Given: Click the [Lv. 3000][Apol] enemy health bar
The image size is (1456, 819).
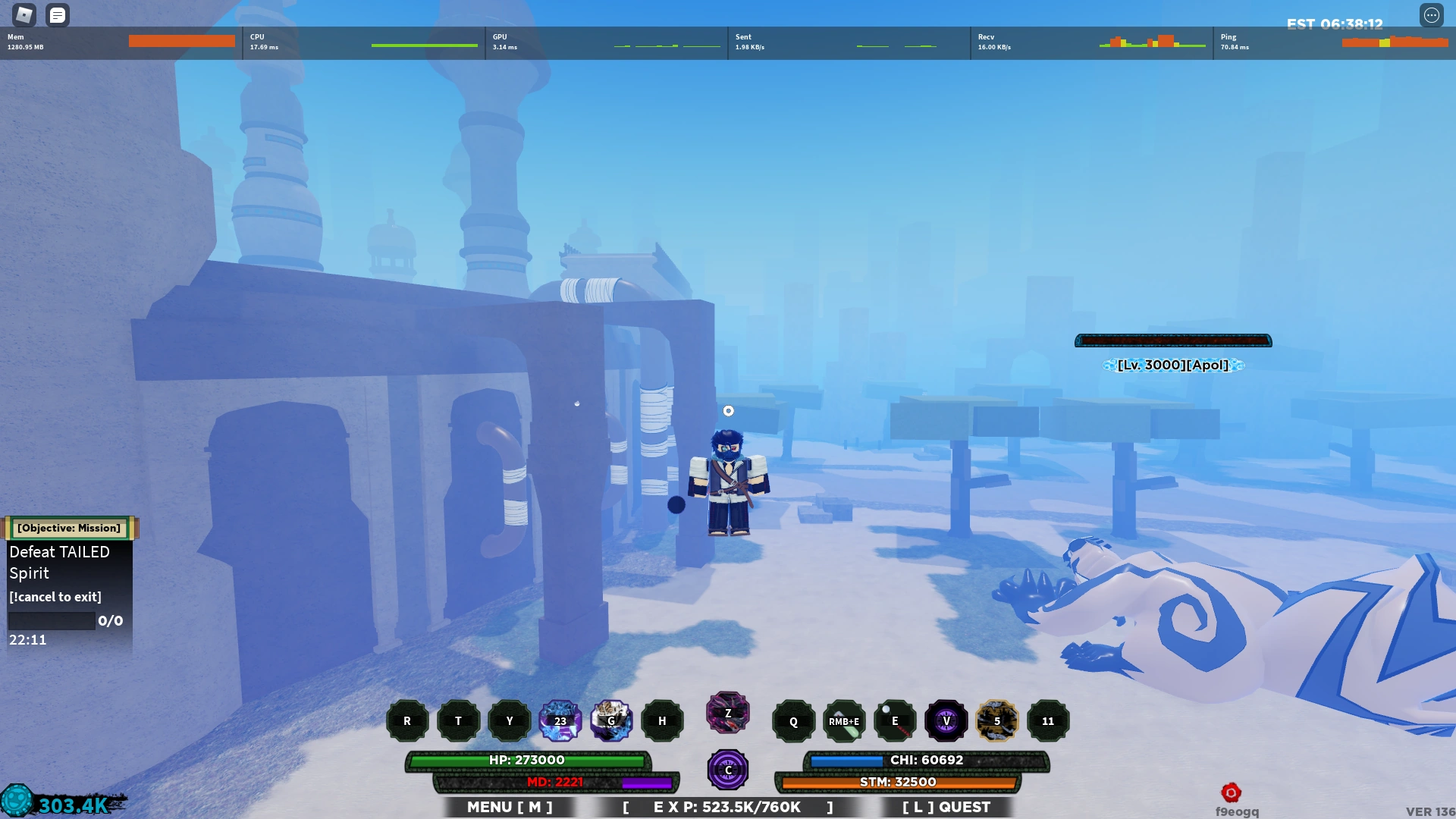Looking at the screenshot, I should pos(1172,340).
